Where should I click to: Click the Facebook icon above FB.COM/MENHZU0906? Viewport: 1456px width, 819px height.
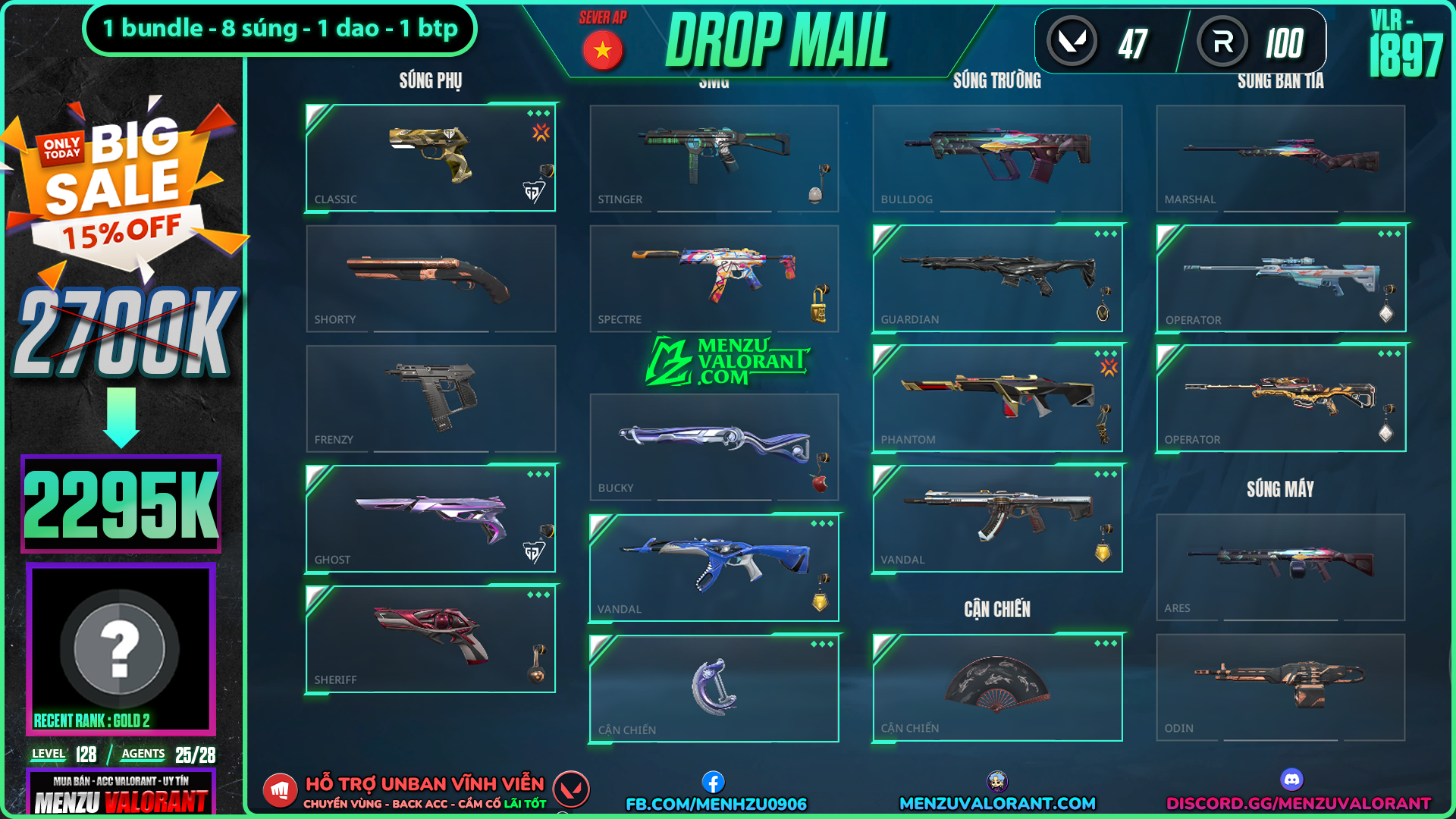[x=713, y=782]
